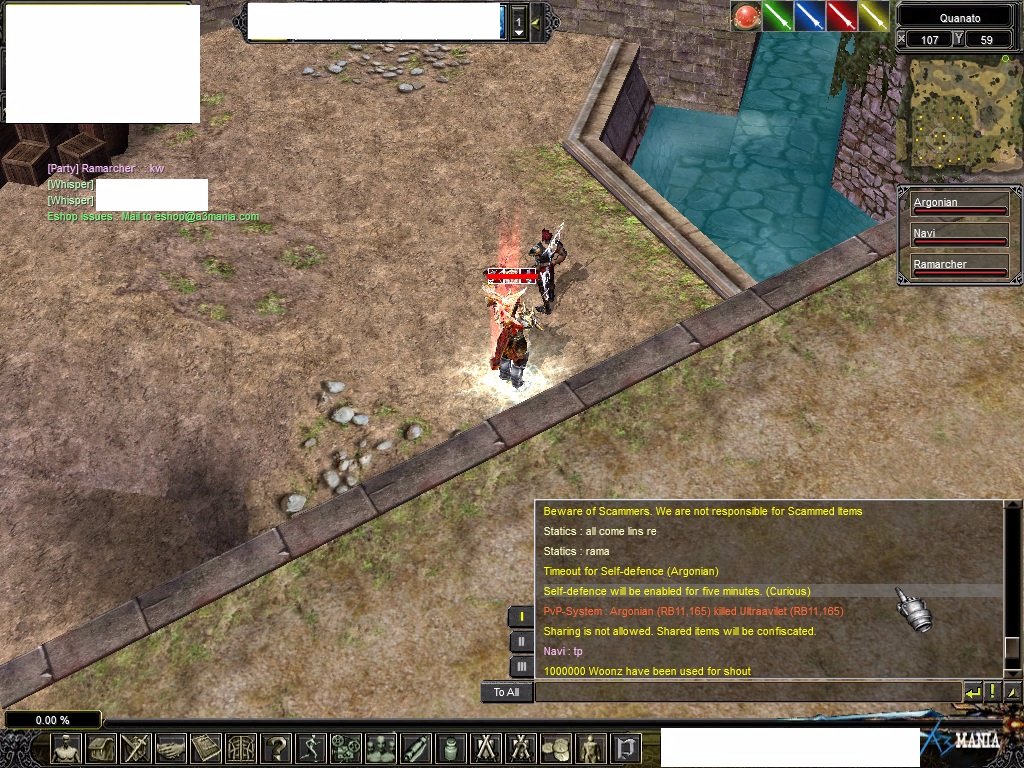Switch to chat tab II
Viewport: 1024px width, 768px height.
point(521,641)
